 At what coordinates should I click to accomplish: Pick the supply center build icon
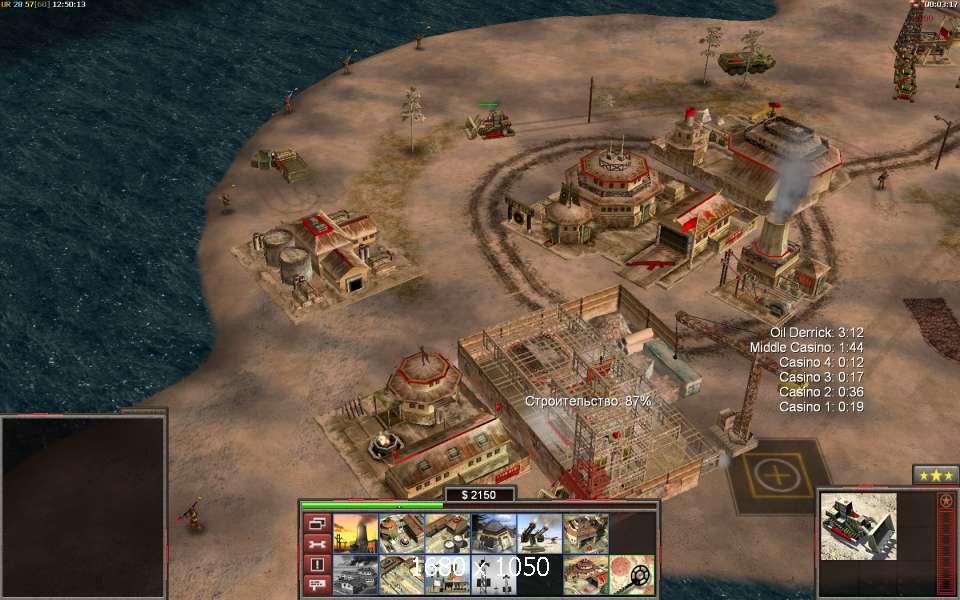[x=445, y=533]
